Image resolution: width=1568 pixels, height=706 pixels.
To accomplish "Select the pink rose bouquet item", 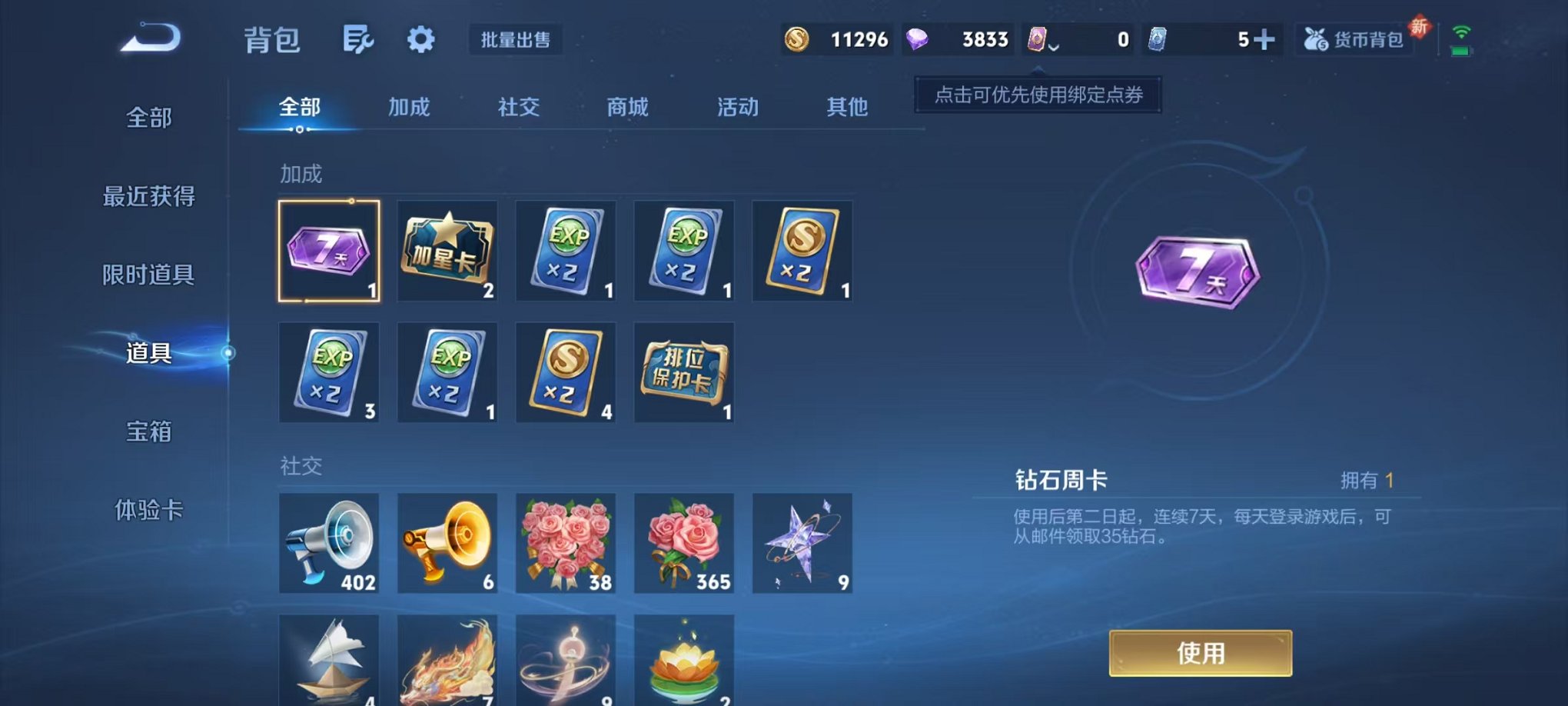I will point(683,544).
